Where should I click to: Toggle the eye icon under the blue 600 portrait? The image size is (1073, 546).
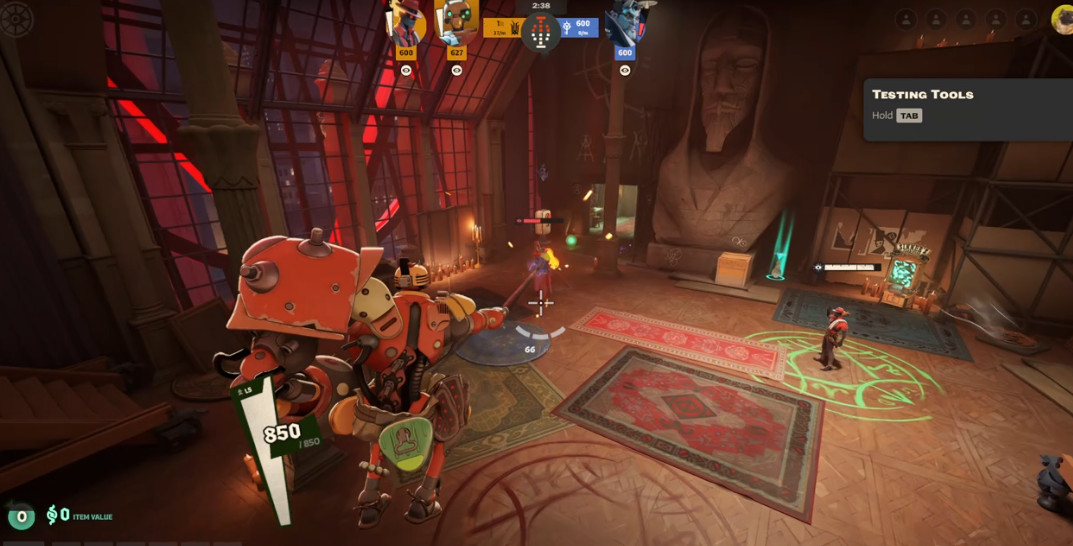point(625,70)
